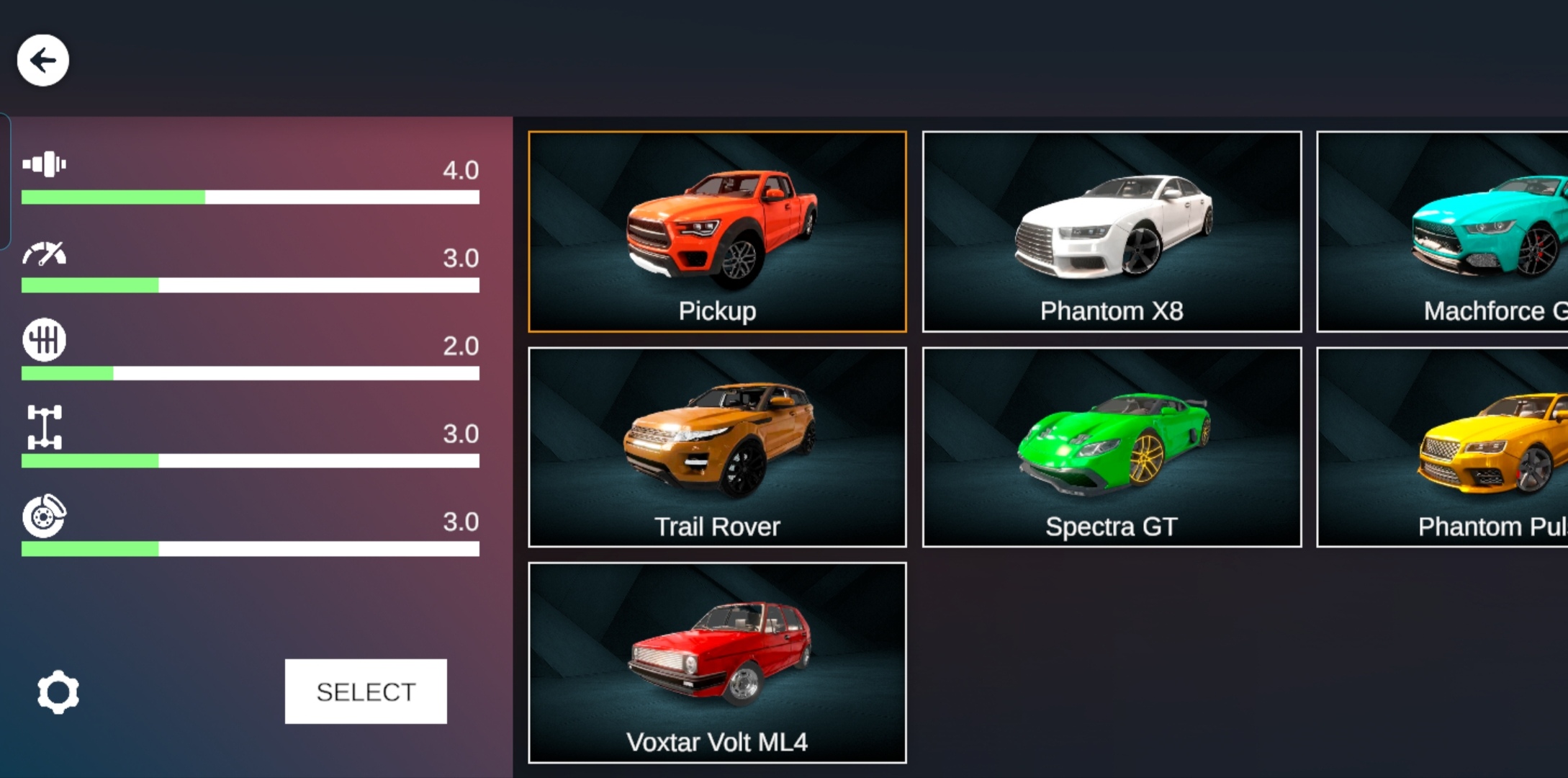Select the green Spectra GT
Image resolution: width=1568 pixels, height=778 pixels.
click(x=1112, y=447)
